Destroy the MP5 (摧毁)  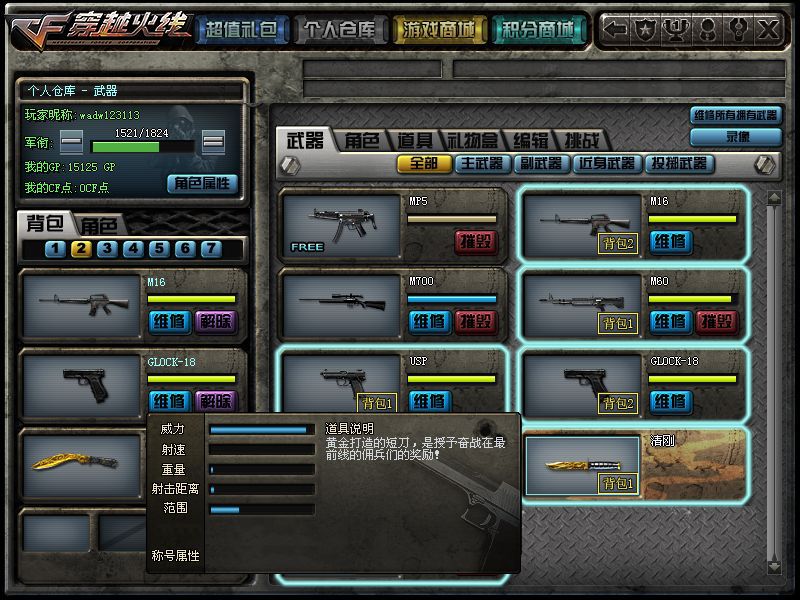476,241
